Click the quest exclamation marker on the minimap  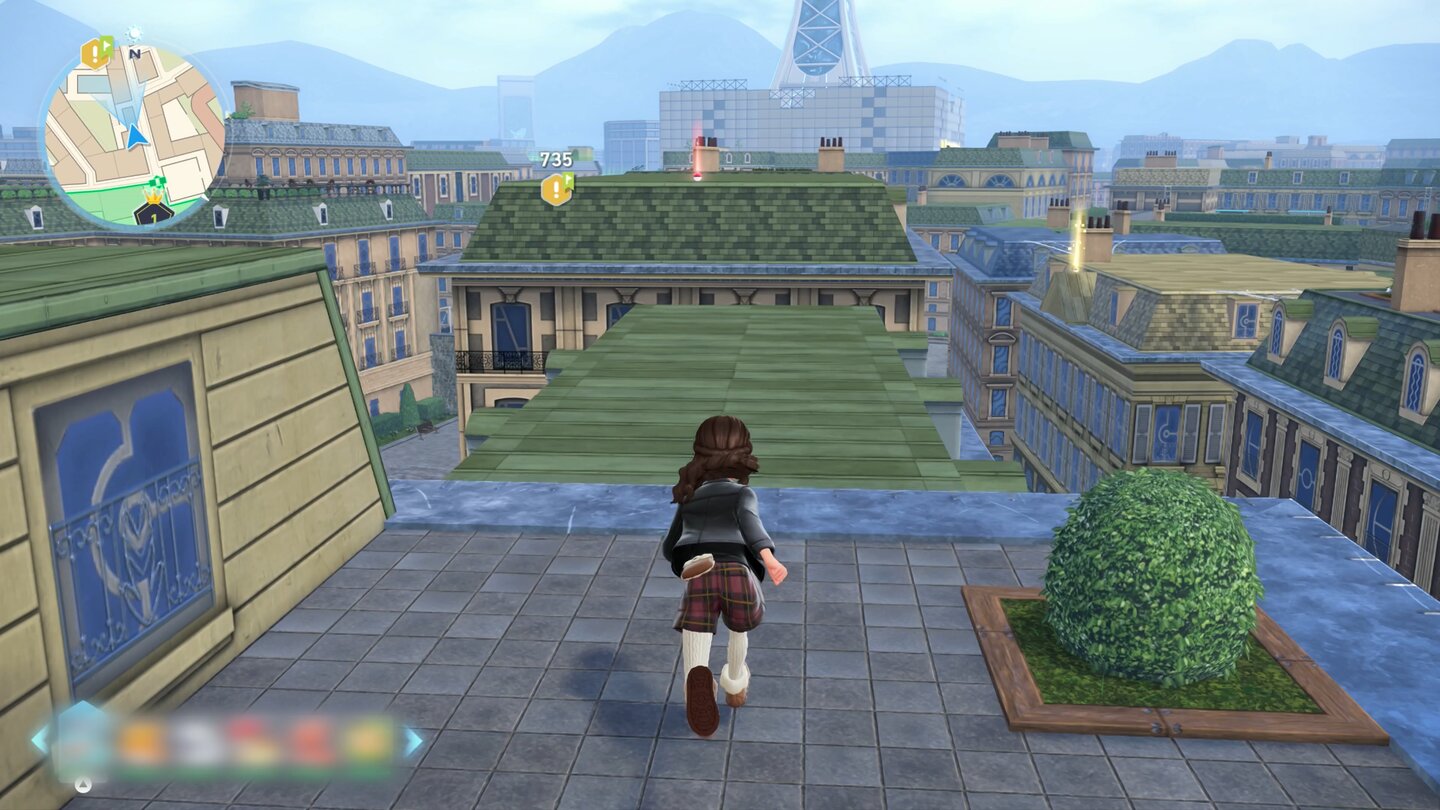pos(93,53)
